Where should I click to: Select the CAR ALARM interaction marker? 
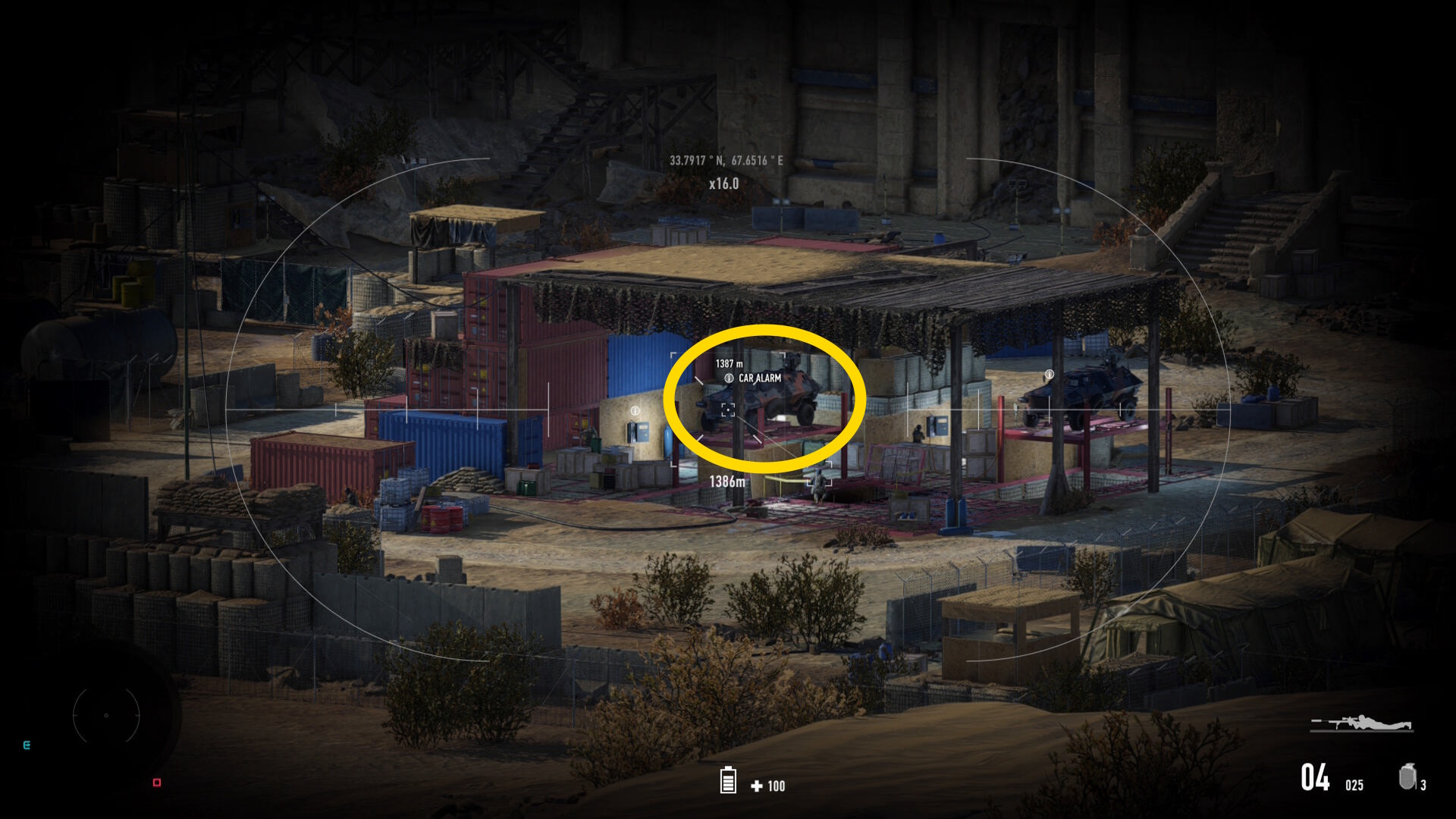pyautogui.click(x=729, y=378)
